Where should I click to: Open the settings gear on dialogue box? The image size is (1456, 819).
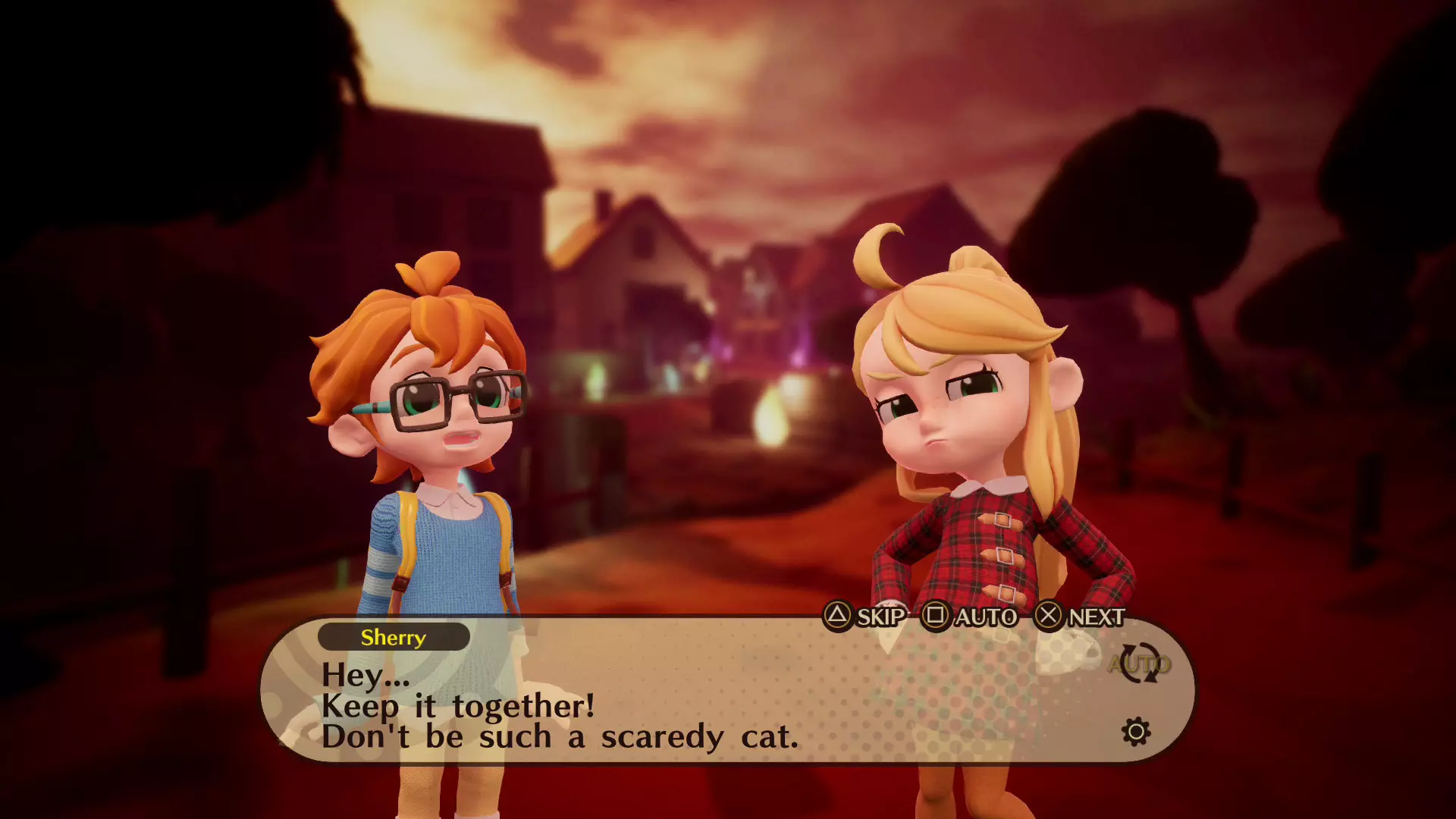coord(1135,732)
